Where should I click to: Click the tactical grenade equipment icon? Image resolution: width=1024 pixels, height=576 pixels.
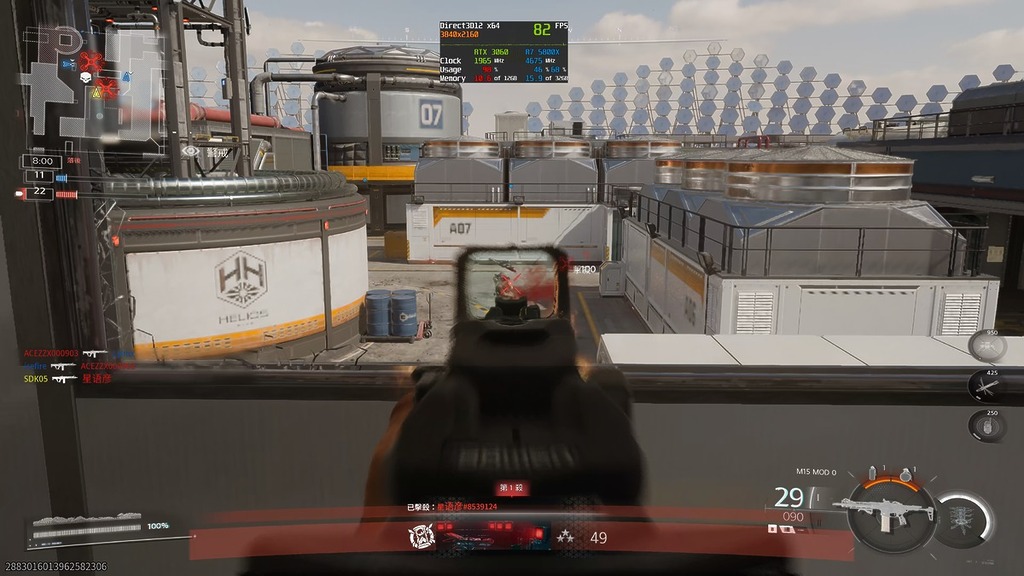pos(873,473)
